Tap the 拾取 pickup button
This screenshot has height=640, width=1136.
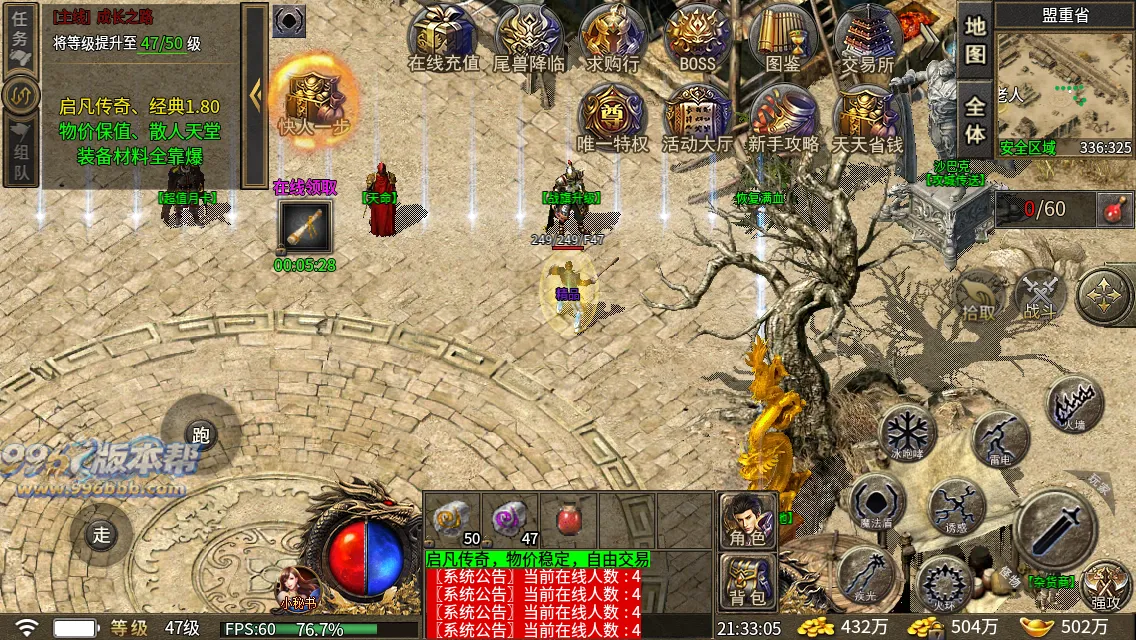(980, 296)
